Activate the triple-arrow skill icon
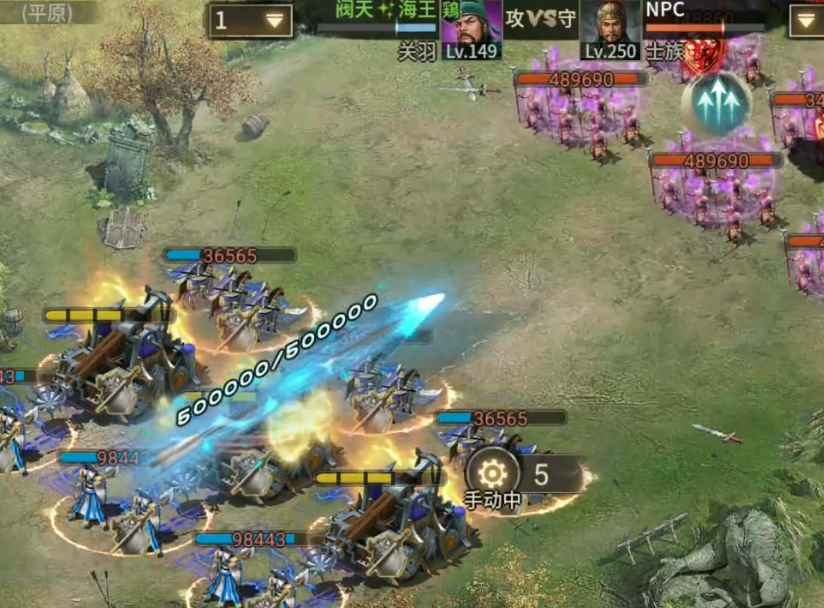This screenshot has height=608, width=824. [716, 102]
